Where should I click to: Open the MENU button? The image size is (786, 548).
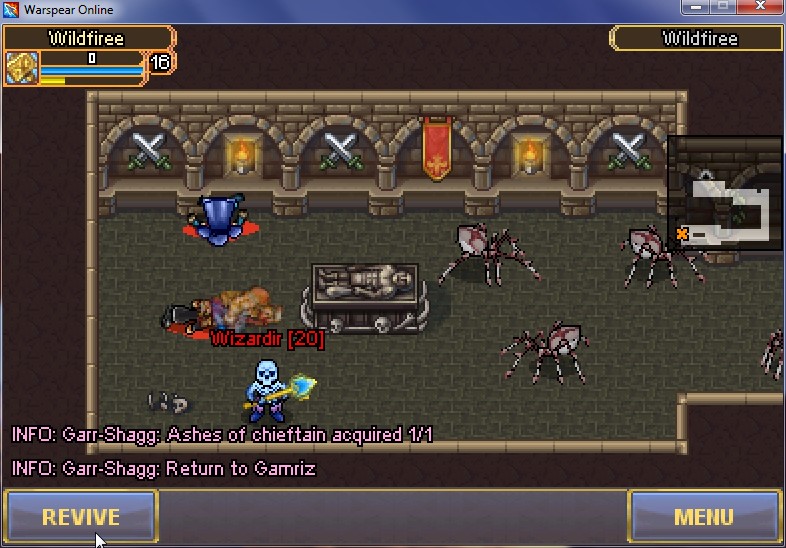pos(704,517)
